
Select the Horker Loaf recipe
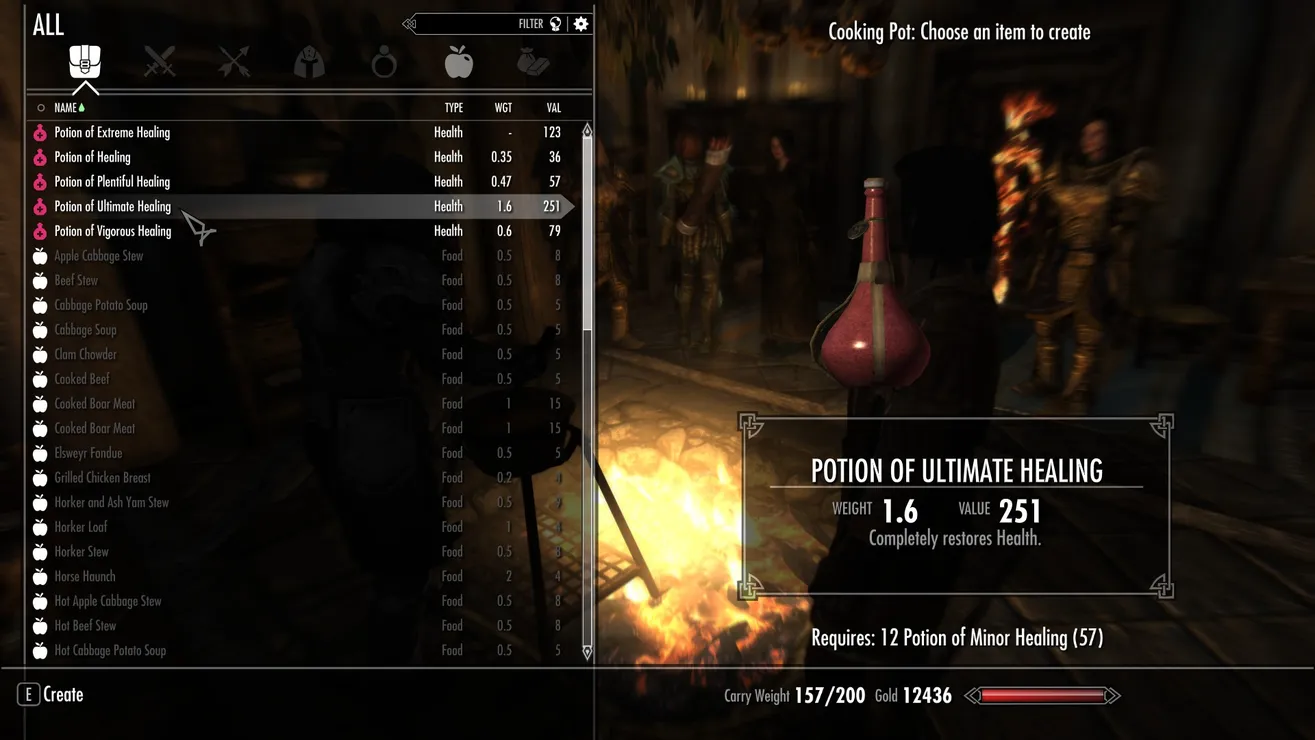pyautogui.click(x=80, y=527)
